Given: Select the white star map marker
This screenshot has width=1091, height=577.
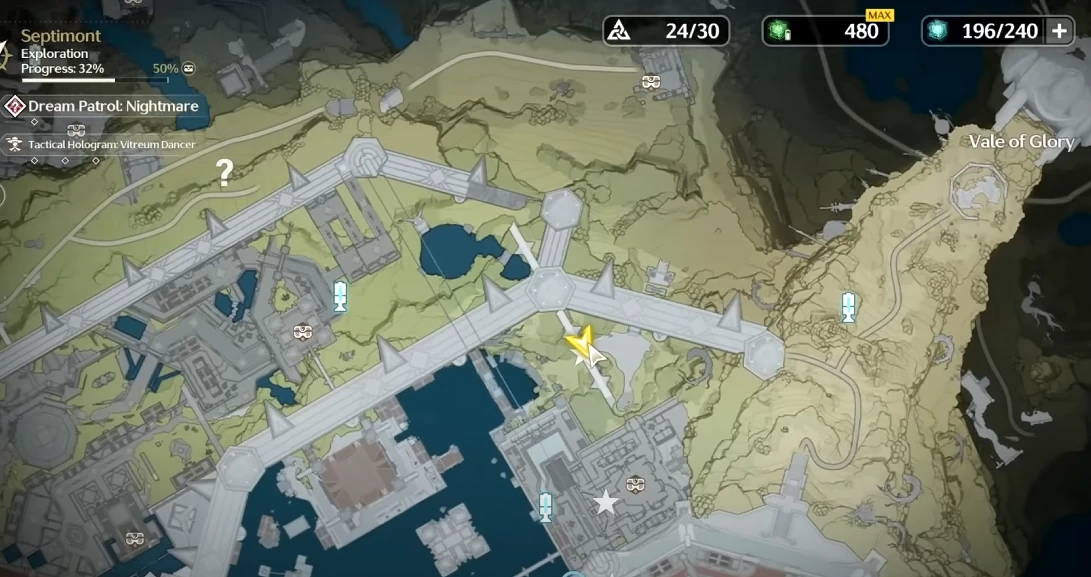Looking at the screenshot, I should click(x=606, y=502).
